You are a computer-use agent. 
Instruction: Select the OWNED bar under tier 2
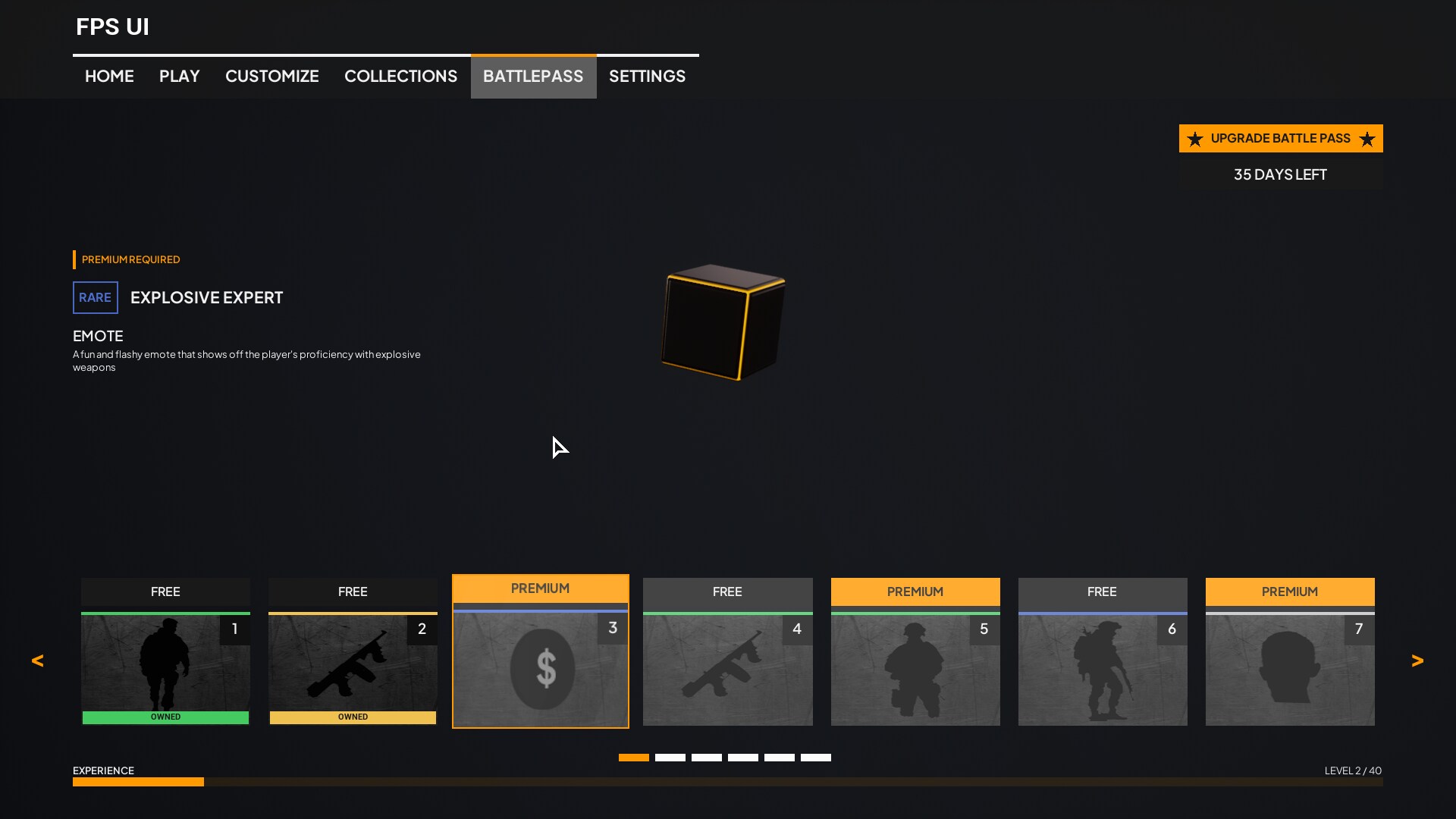click(353, 717)
